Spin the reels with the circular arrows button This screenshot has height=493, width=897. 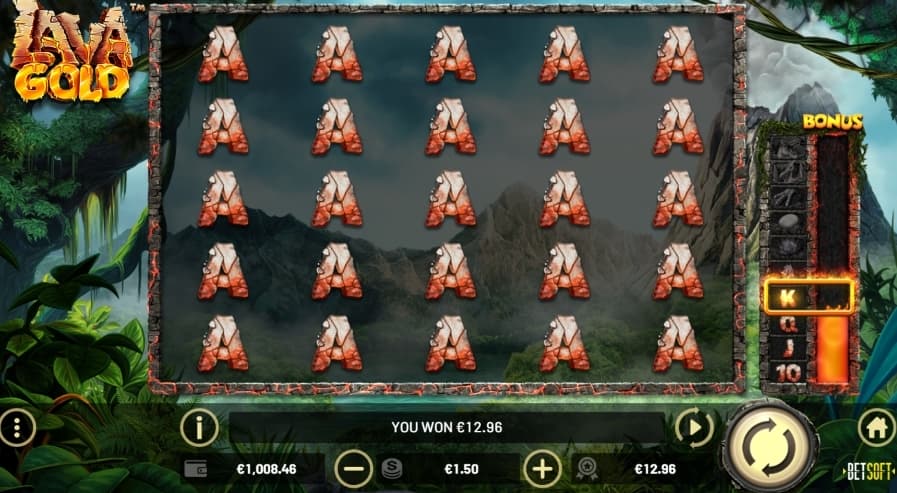pos(766,441)
